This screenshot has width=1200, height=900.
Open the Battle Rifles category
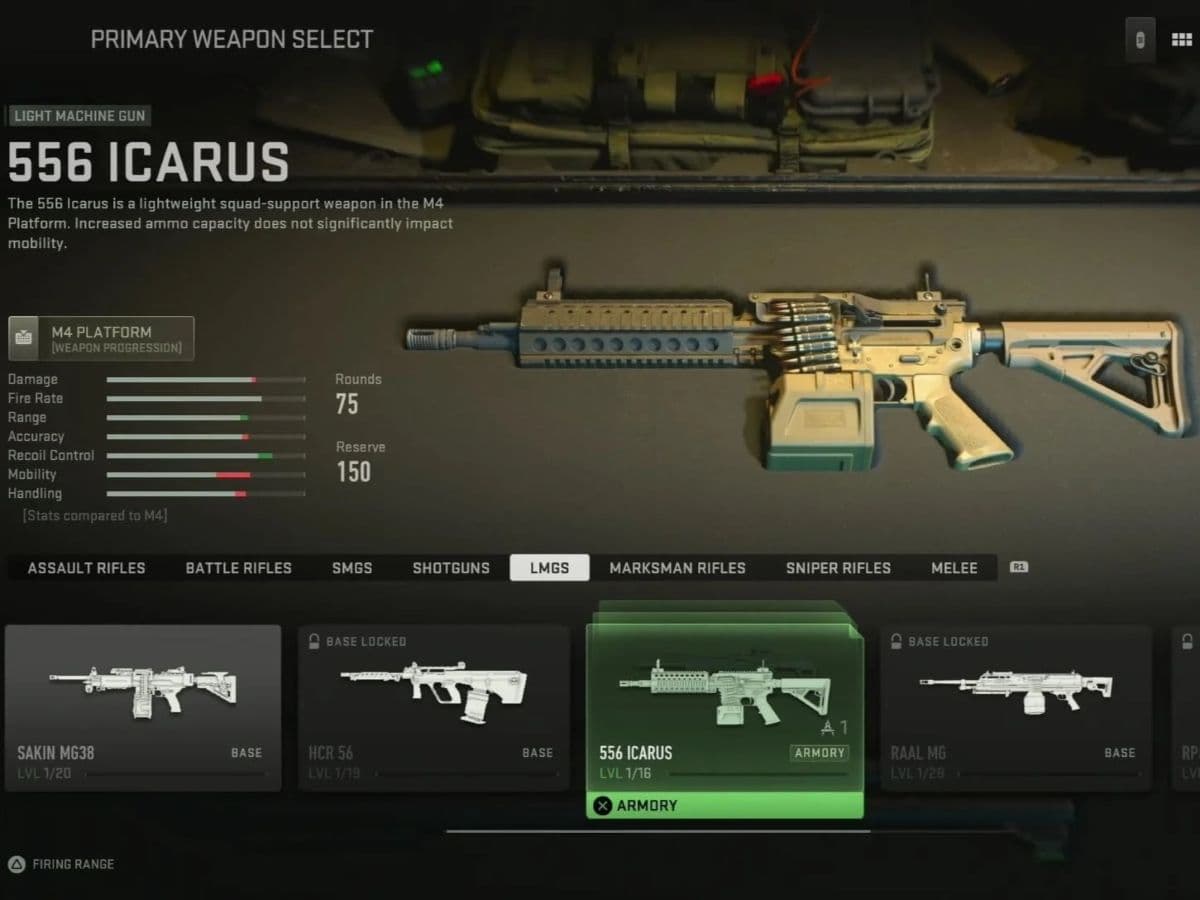click(x=238, y=568)
